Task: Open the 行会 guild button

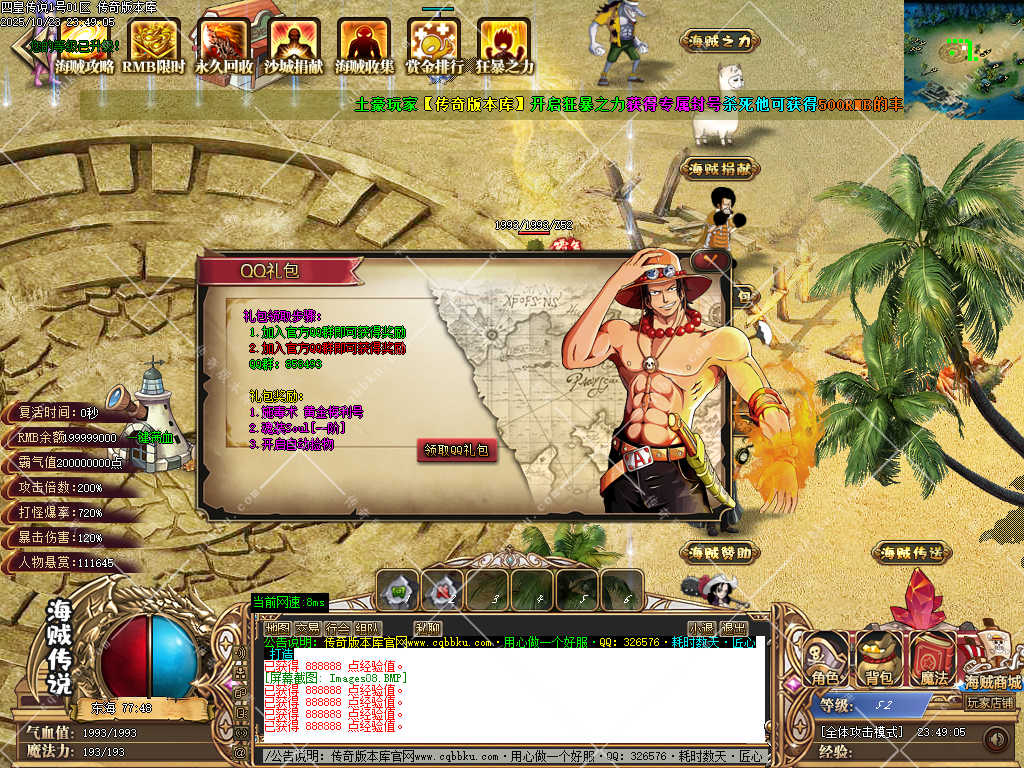Action: point(338,628)
